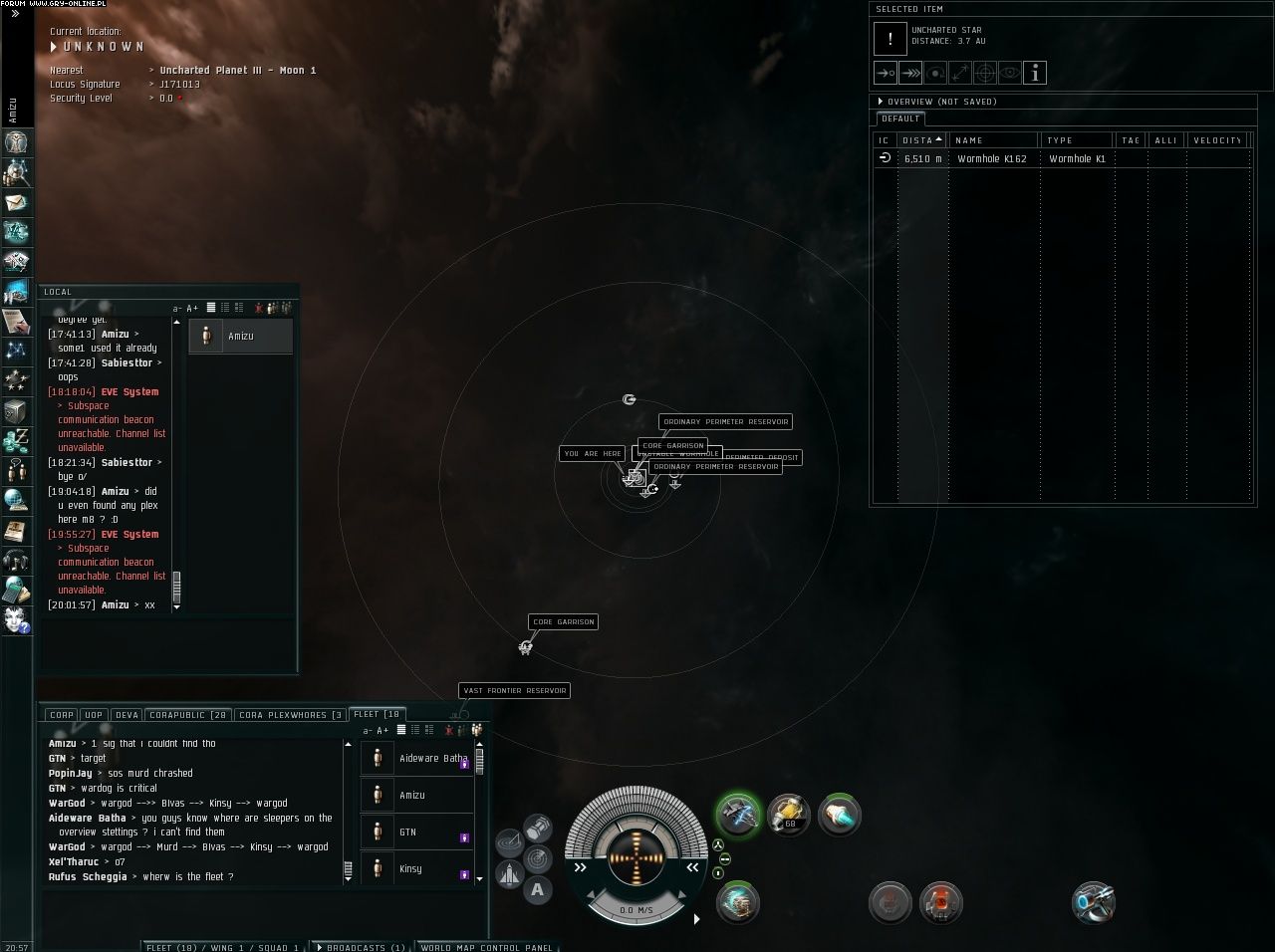Select the Wormhole K162 overview row
Image resolution: width=1275 pixels, height=952 pixels.
coord(991,158)
